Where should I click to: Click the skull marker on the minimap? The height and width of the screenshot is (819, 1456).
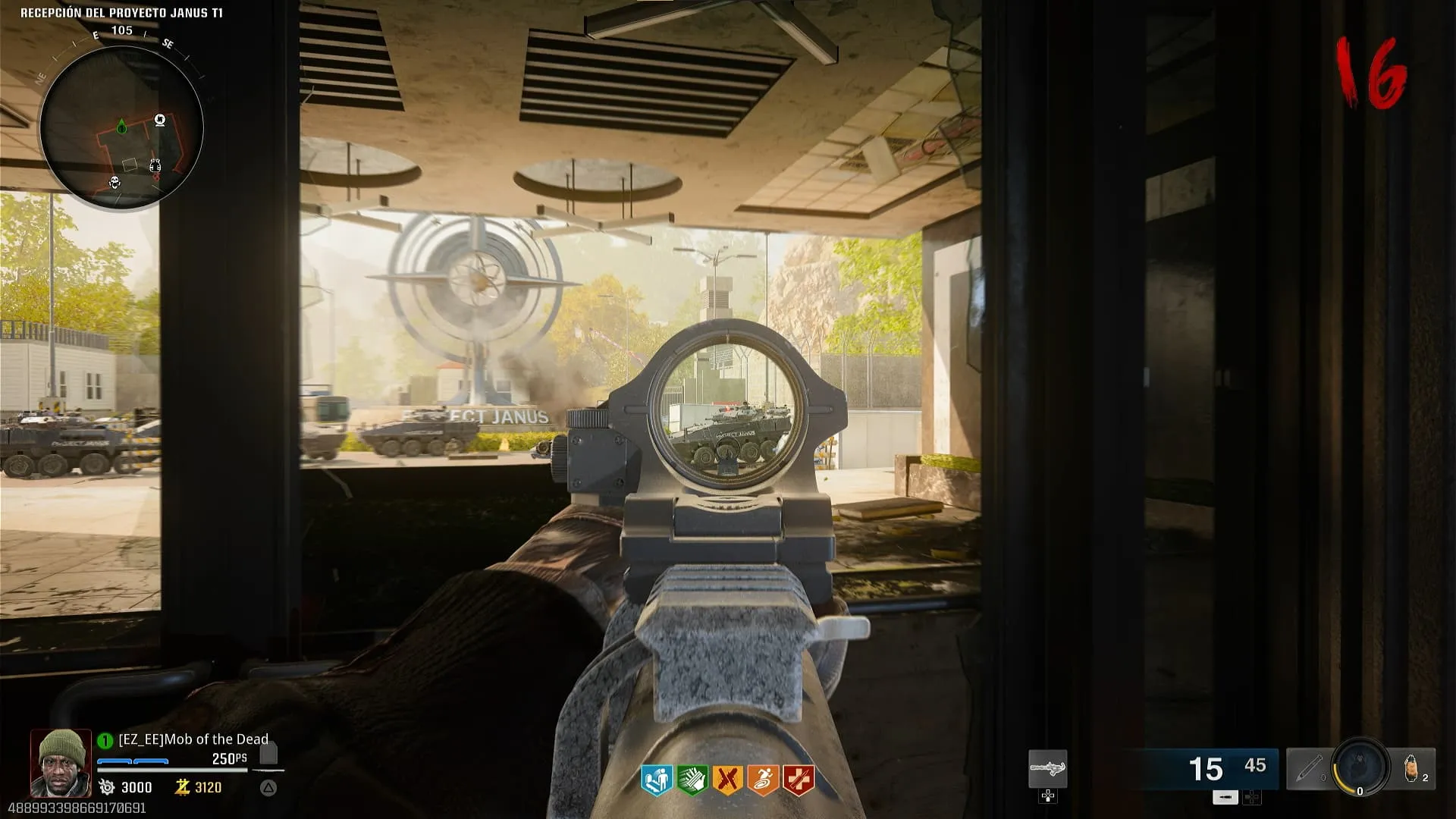(x=115, y=182)
